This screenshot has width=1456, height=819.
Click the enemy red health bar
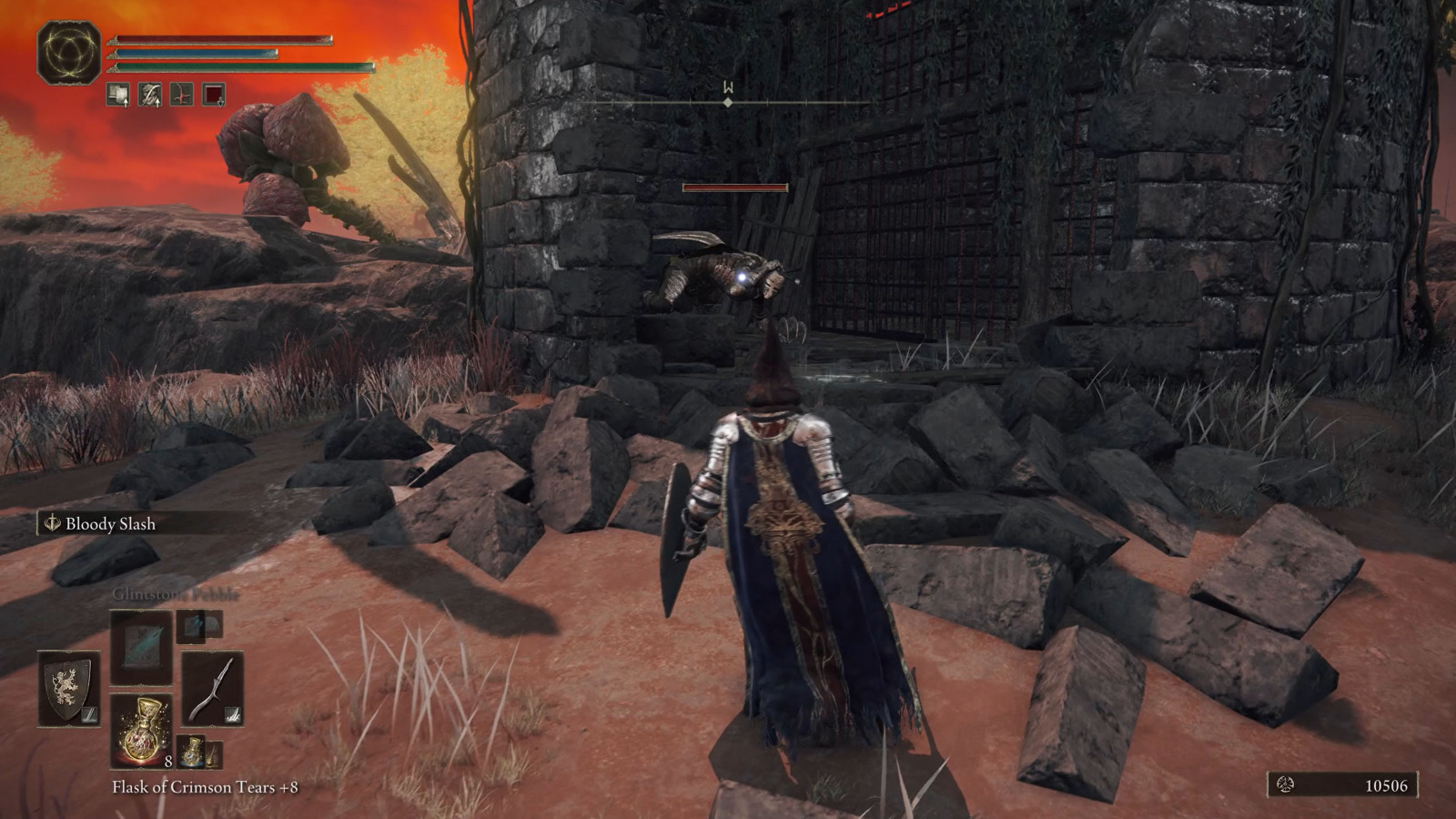(x=733, y=187)
